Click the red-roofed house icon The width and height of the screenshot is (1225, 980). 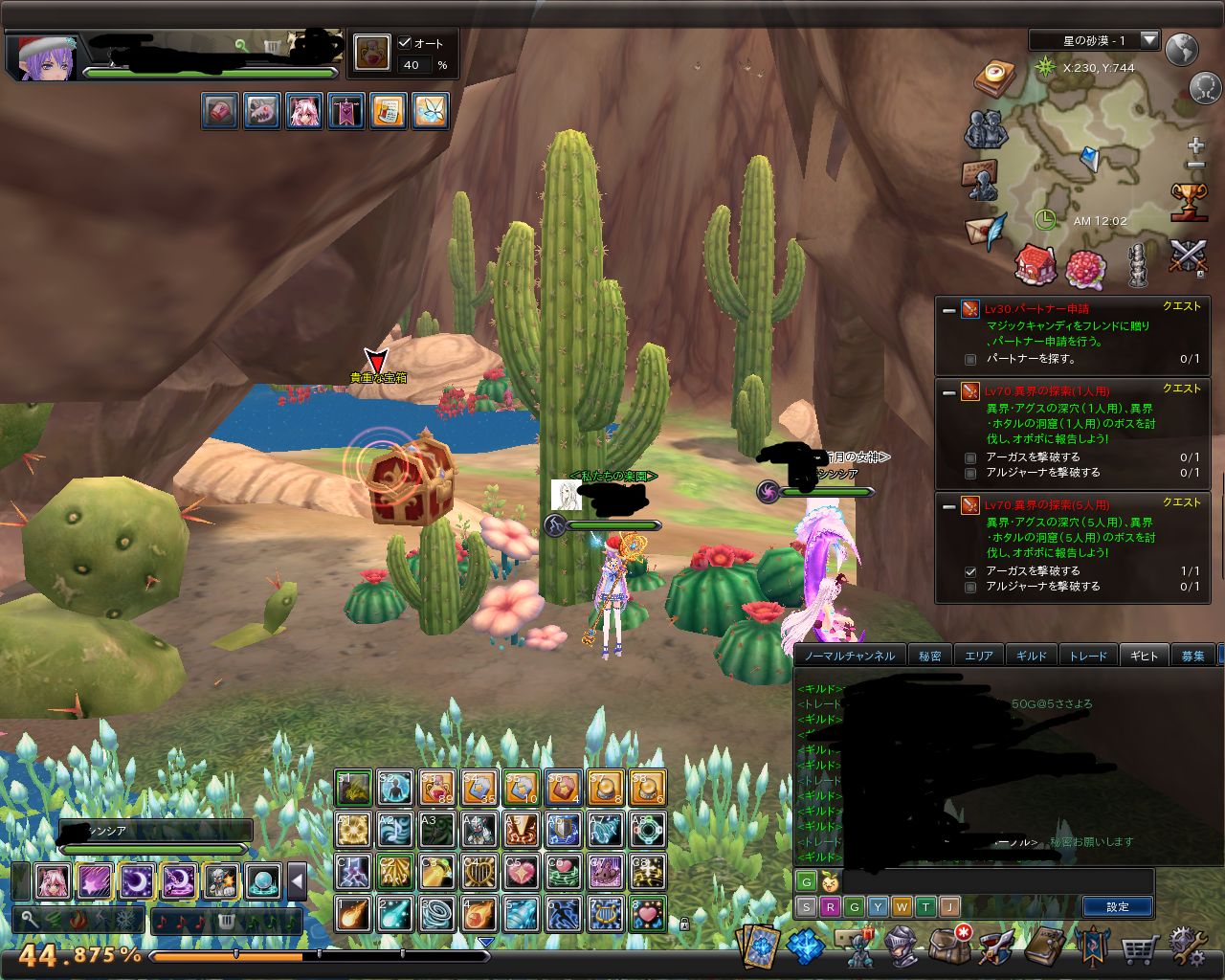[x=1035, y=263]
